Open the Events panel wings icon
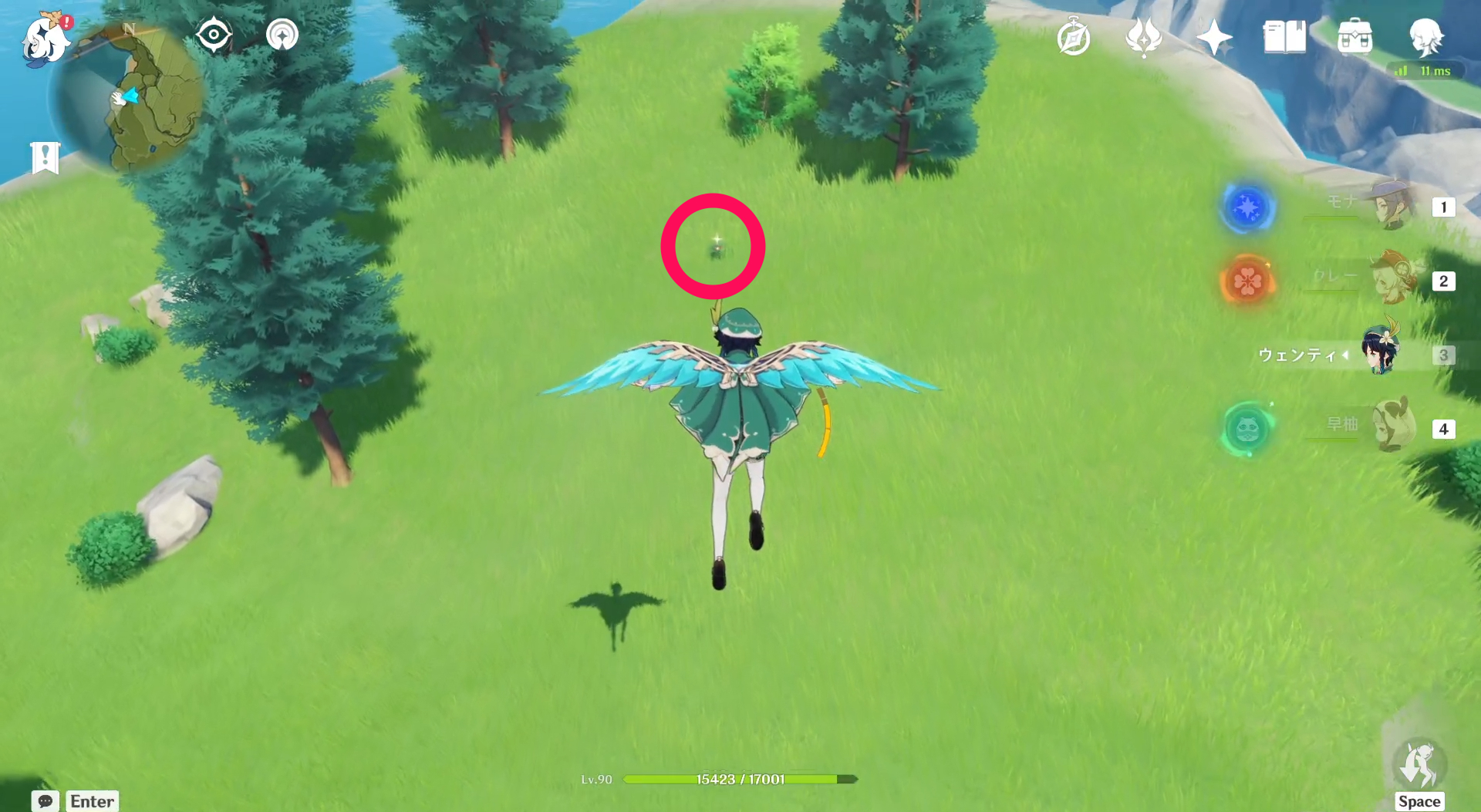The width and height of the screenshot is (1481, 812). [x=1145, y=36]
